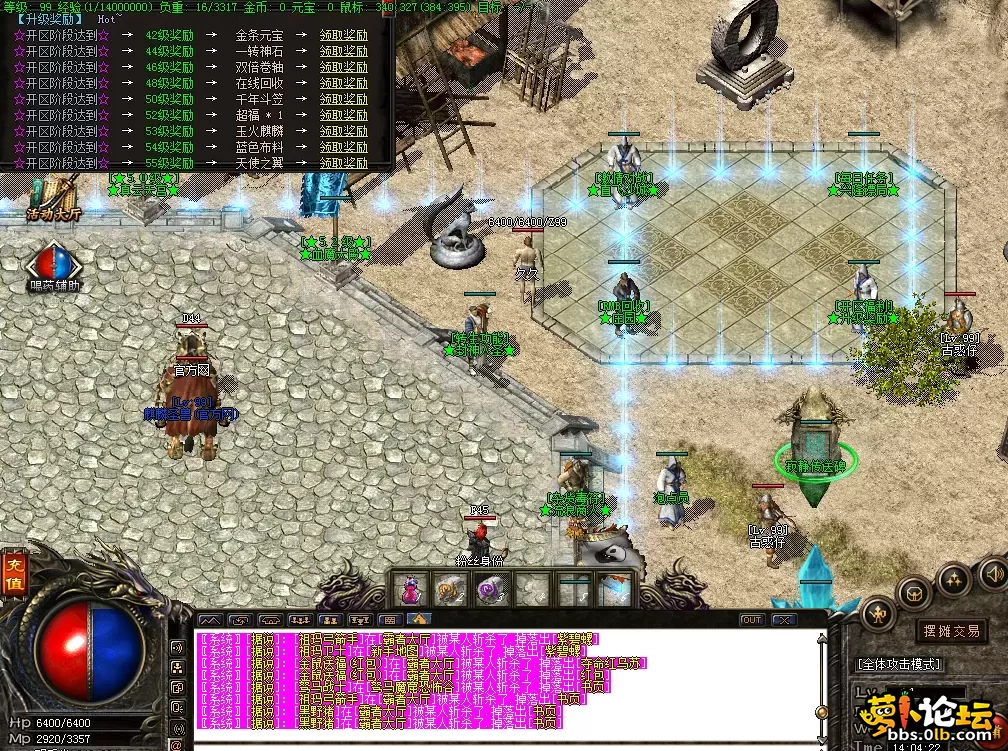Close the chat panel with the X button
This screenshot has height=751, width=1008.
(x=783, y=620)
